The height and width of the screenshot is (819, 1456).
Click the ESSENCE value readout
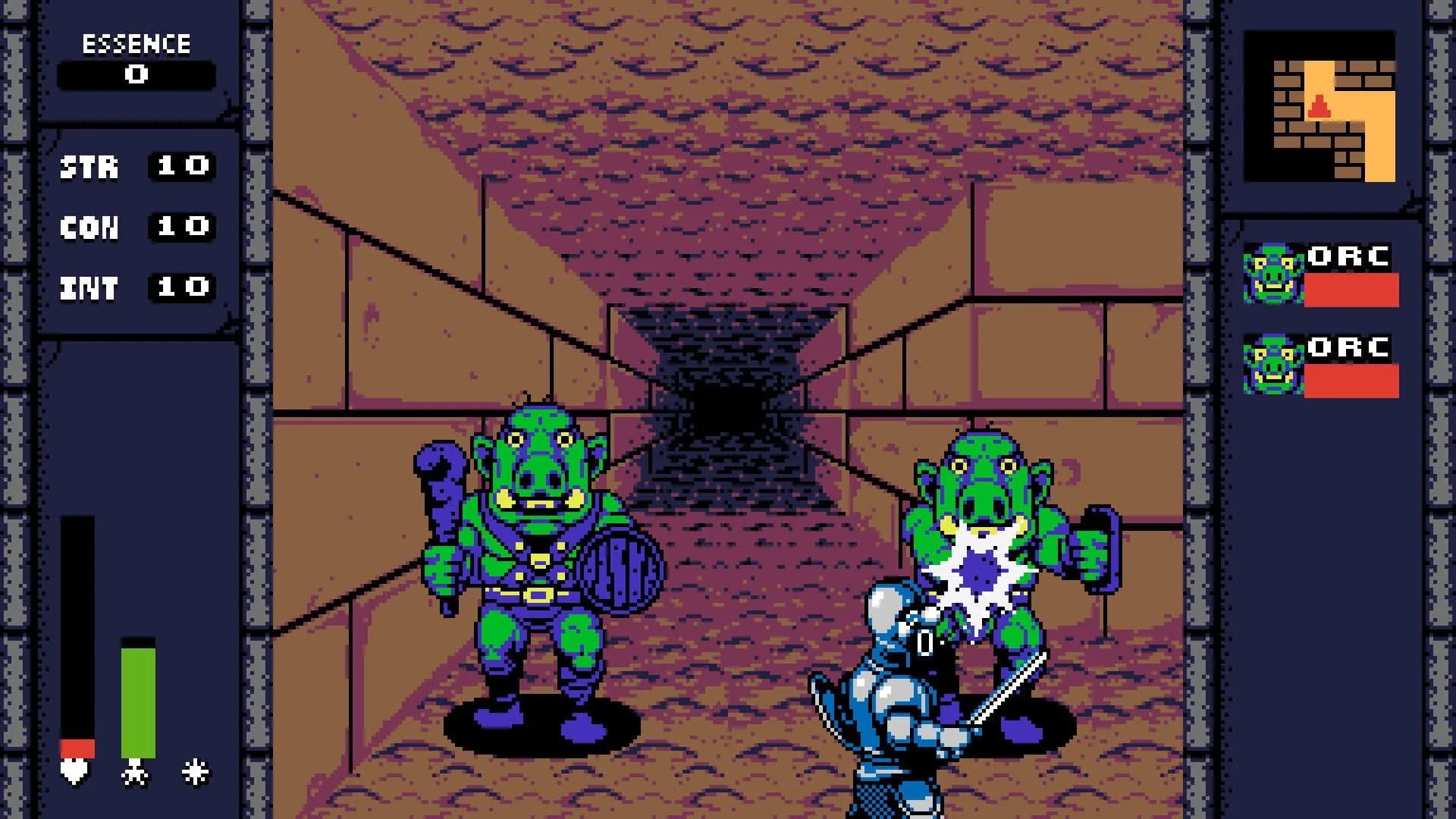[136, 75]
